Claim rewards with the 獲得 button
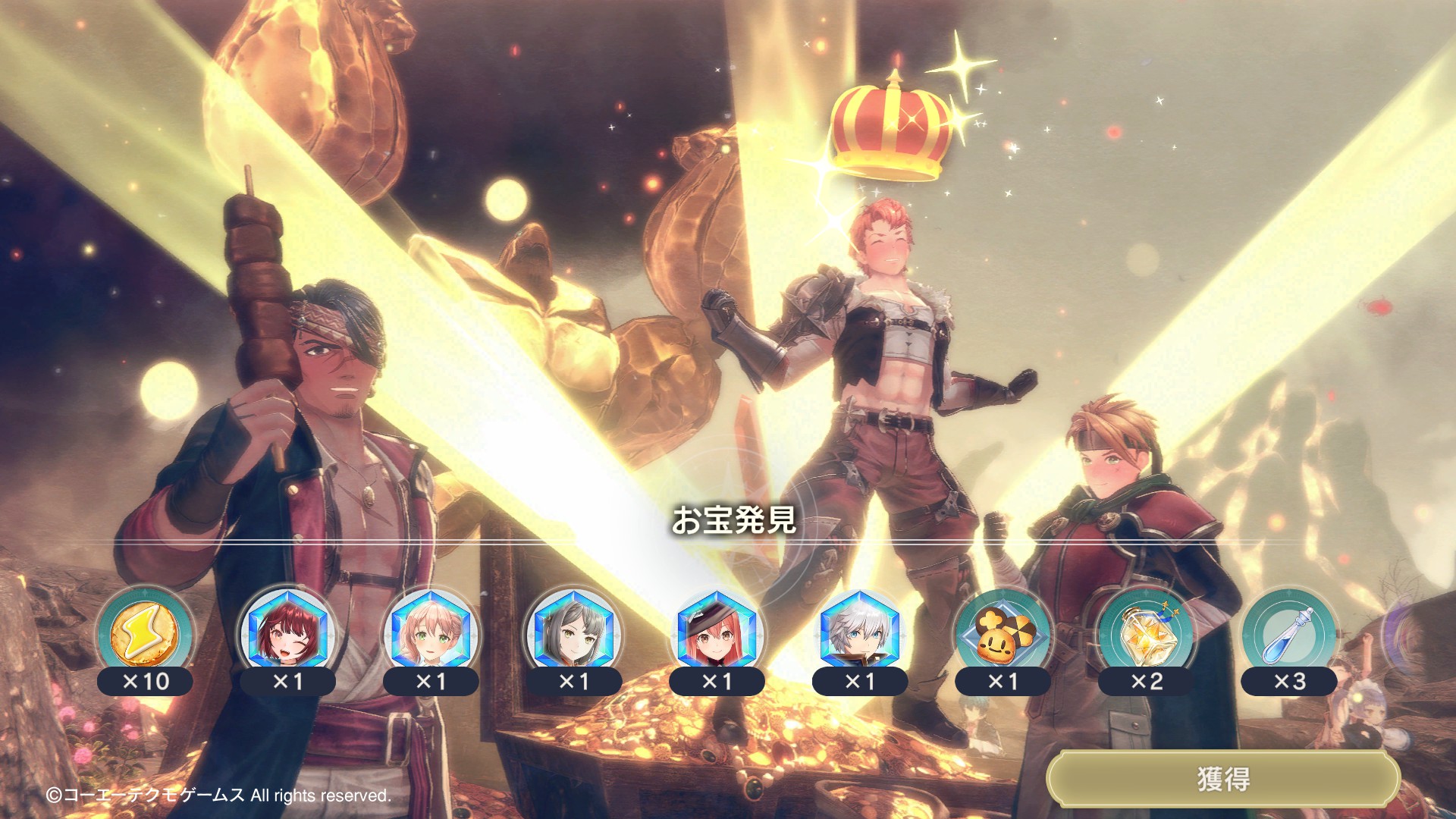This screenshot has height=819, width=1456. tap(1222, 779)
